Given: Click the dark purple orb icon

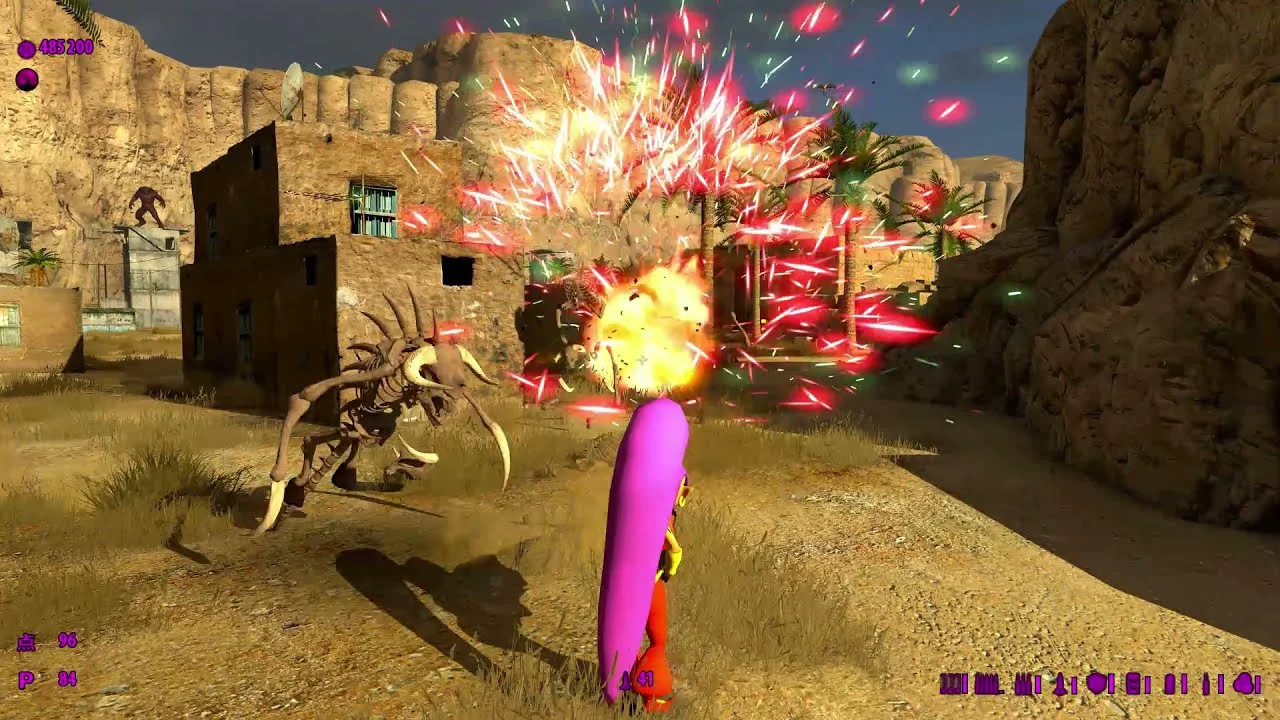Looking at the screenshot, I should [27, 80].
